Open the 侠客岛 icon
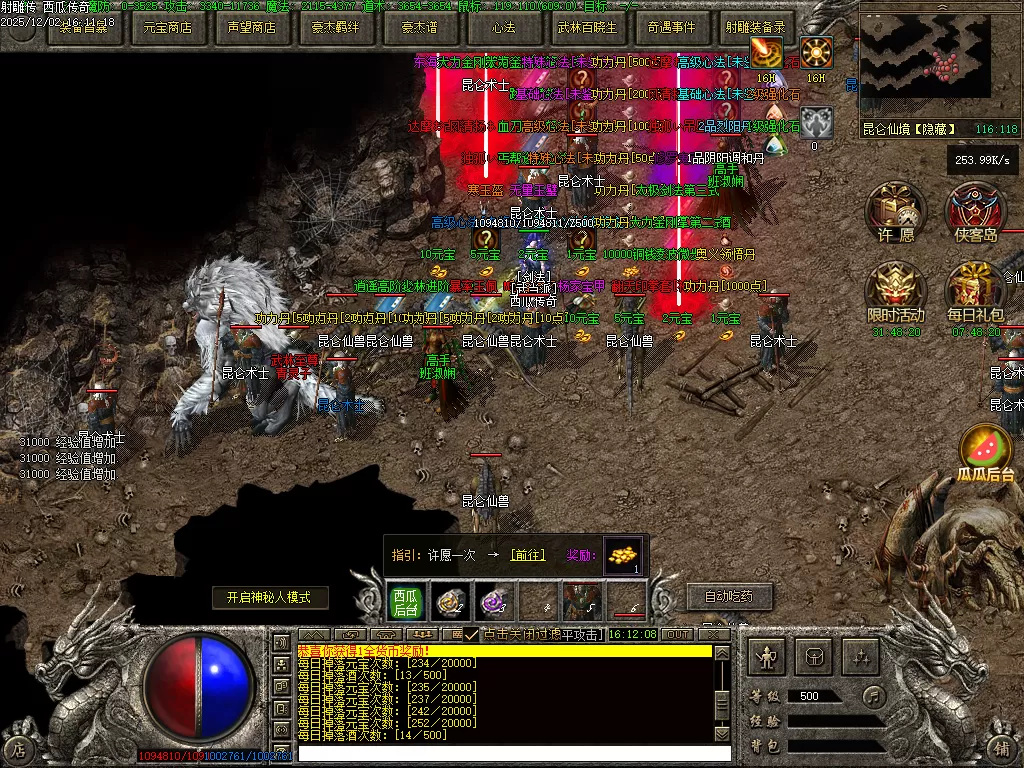1024x768 pixels. (976, 212)
